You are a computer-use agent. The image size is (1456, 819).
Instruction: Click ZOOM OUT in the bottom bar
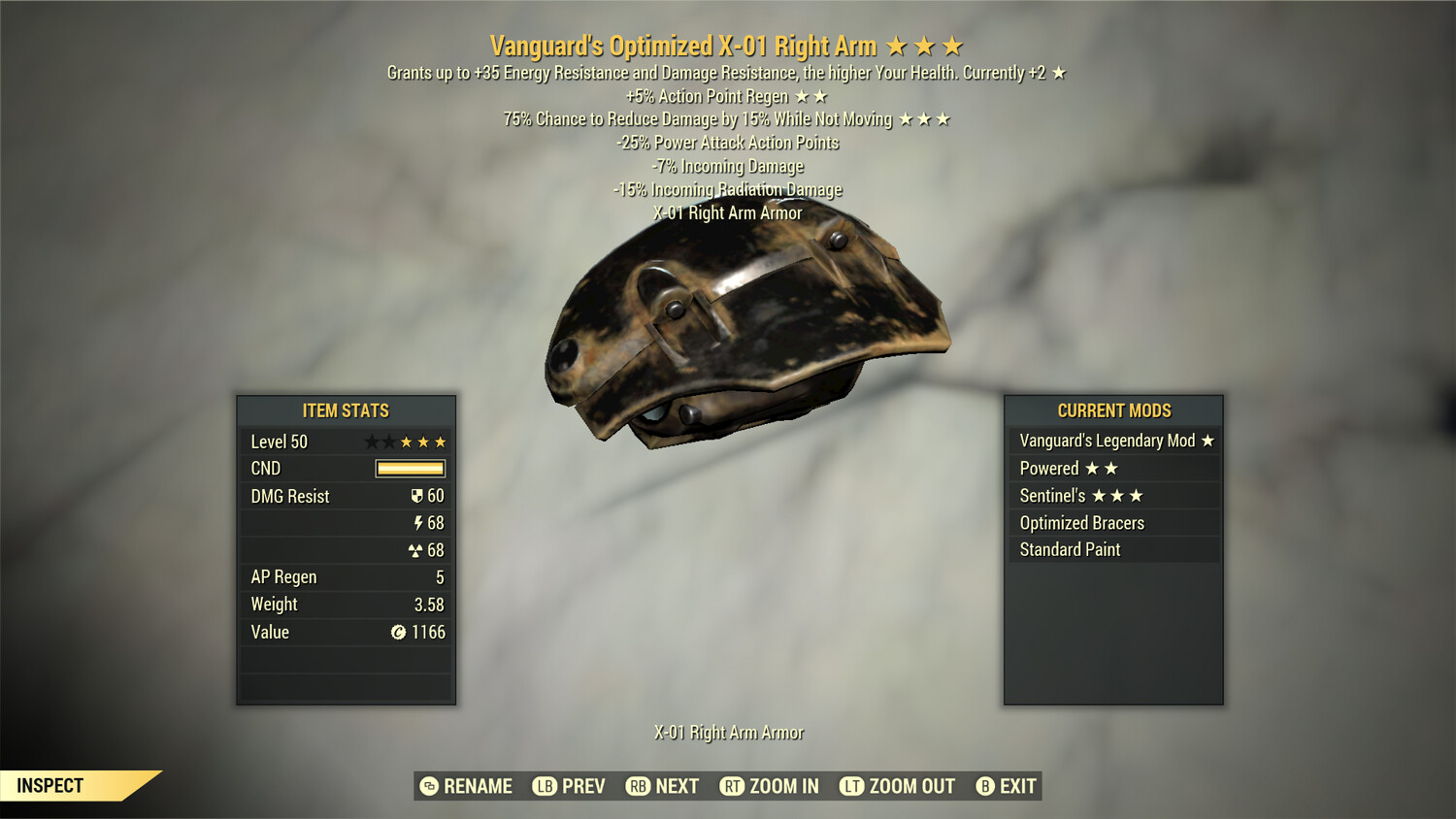coord(908,786)
